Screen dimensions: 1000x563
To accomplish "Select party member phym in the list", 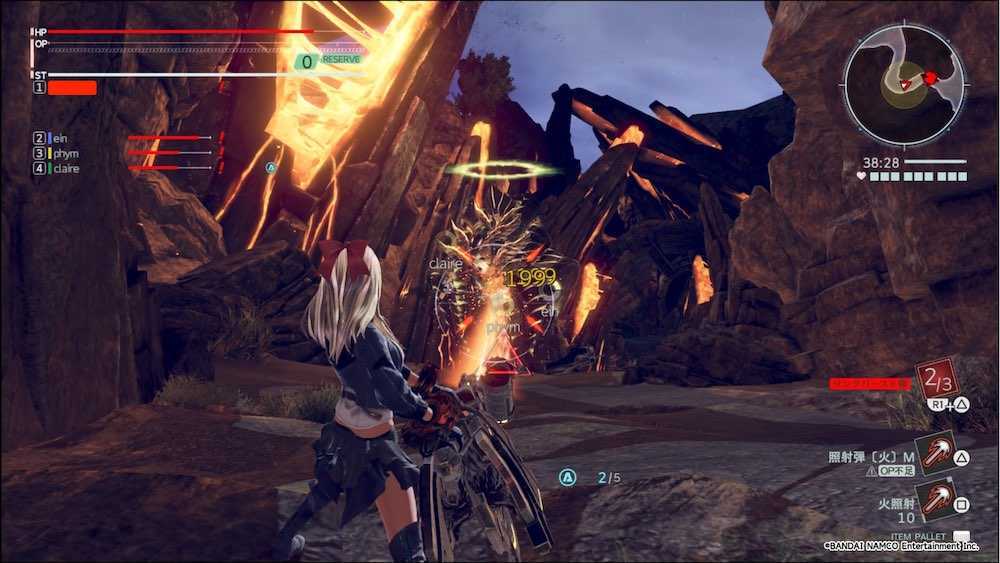I will pyautogui.click(x=66, y=153).
